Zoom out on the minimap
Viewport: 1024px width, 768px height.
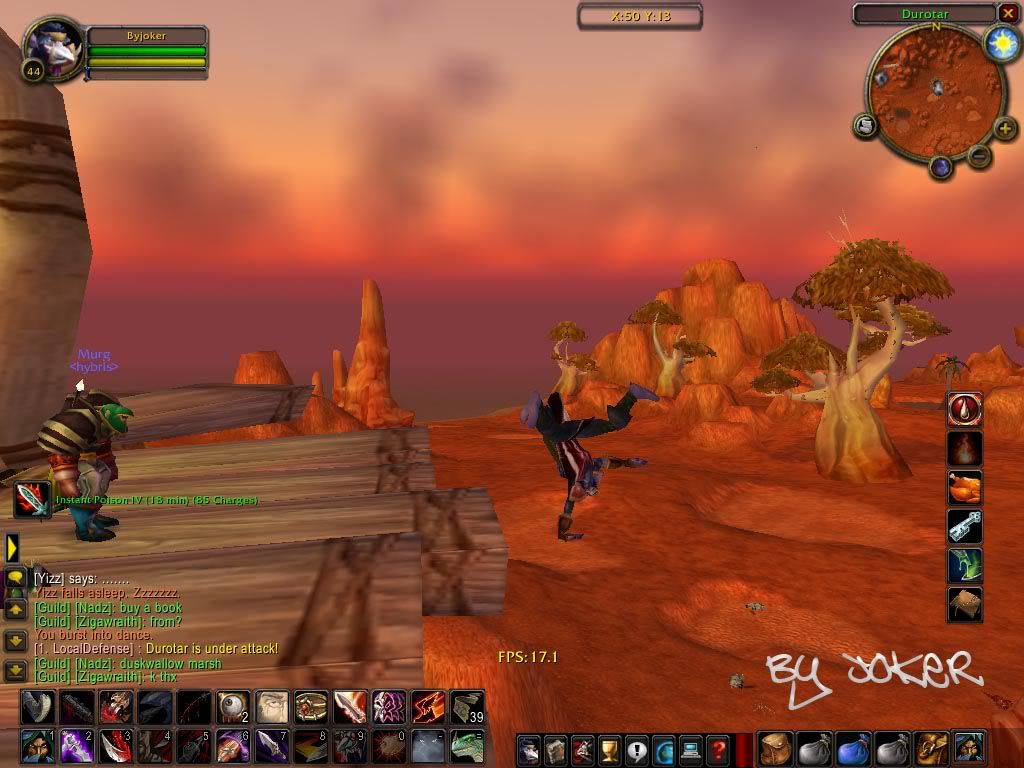[980, 156]
